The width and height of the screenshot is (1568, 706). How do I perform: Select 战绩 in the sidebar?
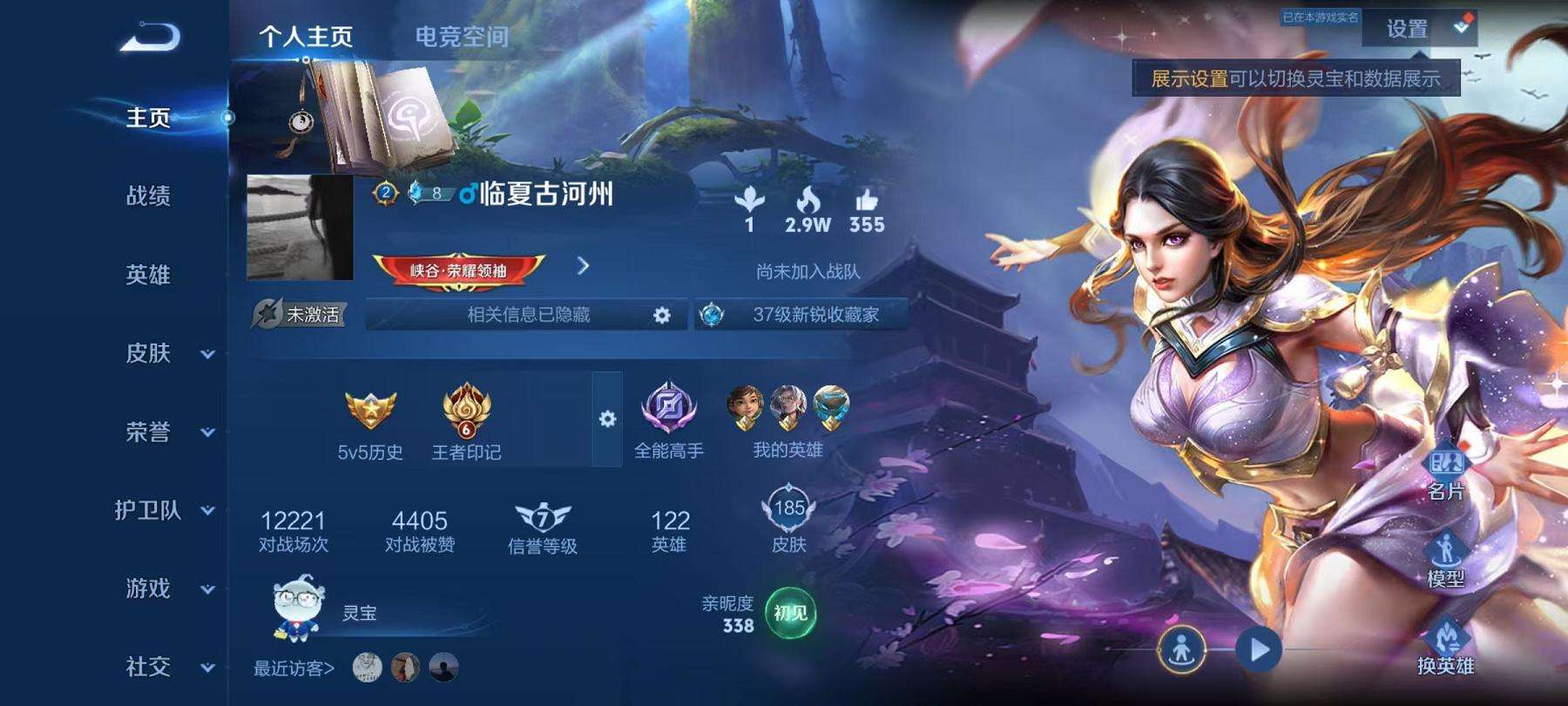146,198
